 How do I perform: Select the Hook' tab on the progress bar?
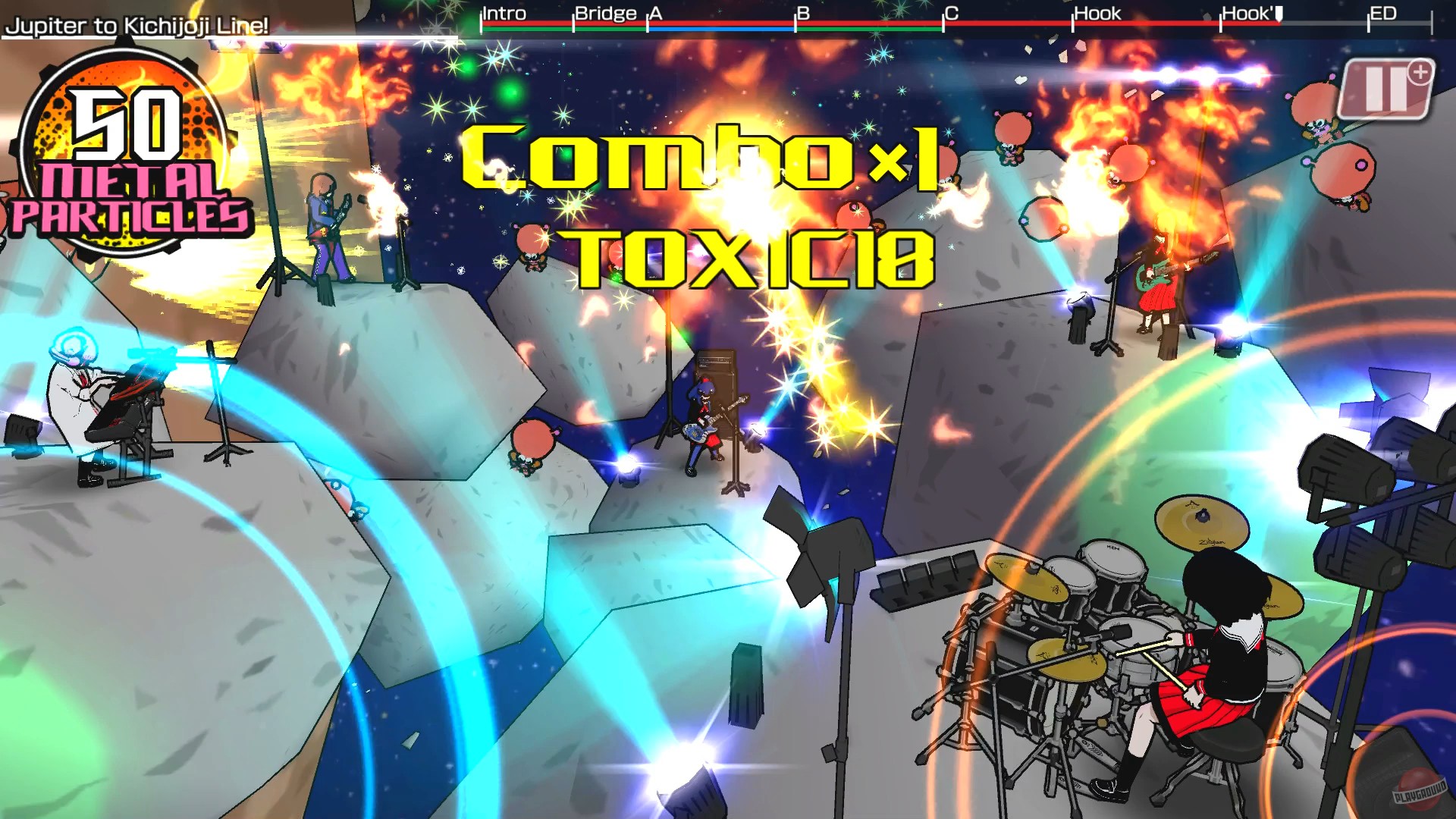(1249, 13)
